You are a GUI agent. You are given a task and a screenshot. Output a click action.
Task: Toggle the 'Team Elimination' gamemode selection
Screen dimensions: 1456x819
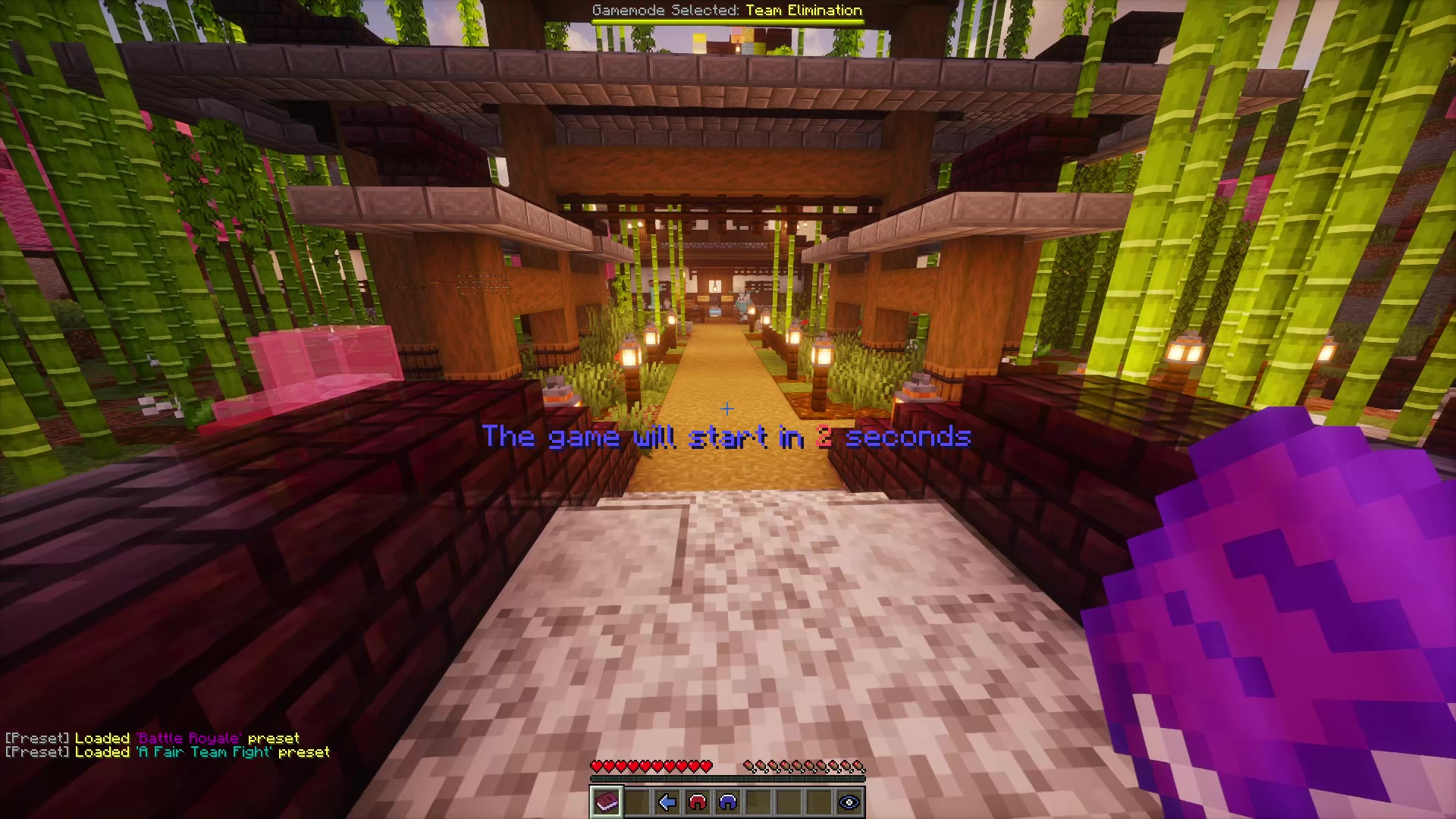click(804, 11)
